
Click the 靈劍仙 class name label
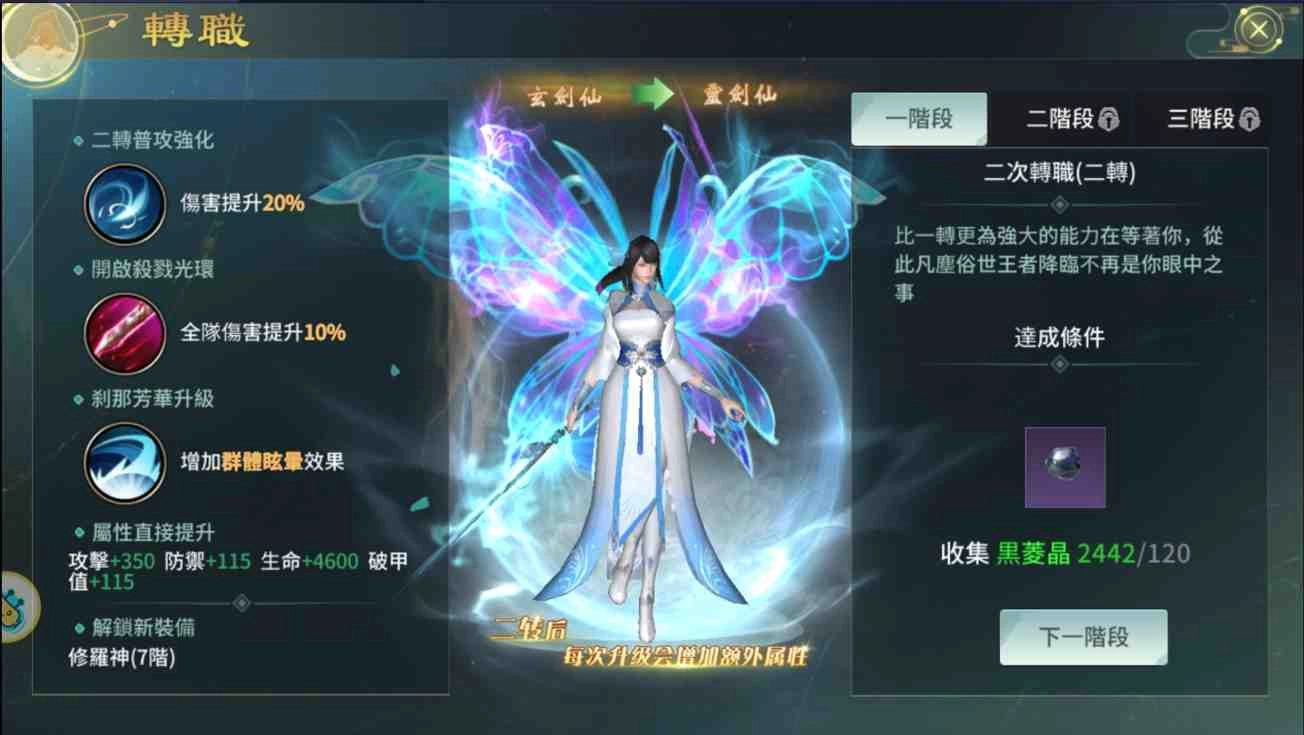coord(740,93)
